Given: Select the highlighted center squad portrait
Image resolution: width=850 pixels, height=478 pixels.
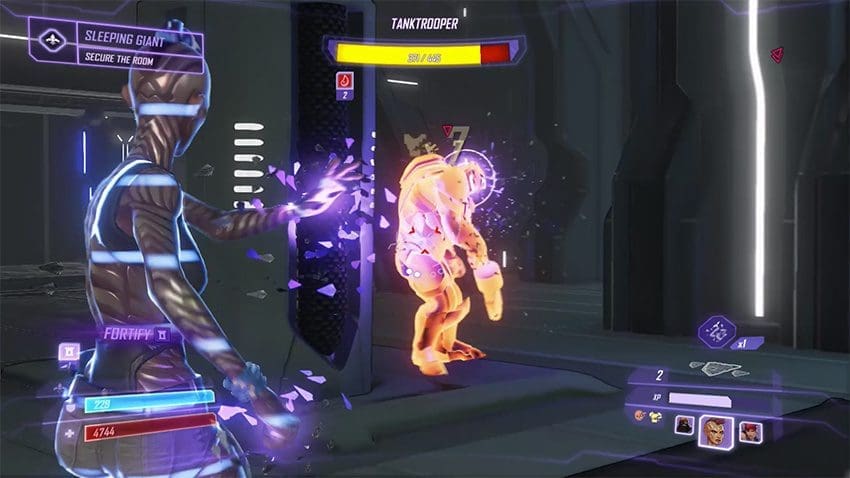Looking at the screenshot, I should coord(715,430).
